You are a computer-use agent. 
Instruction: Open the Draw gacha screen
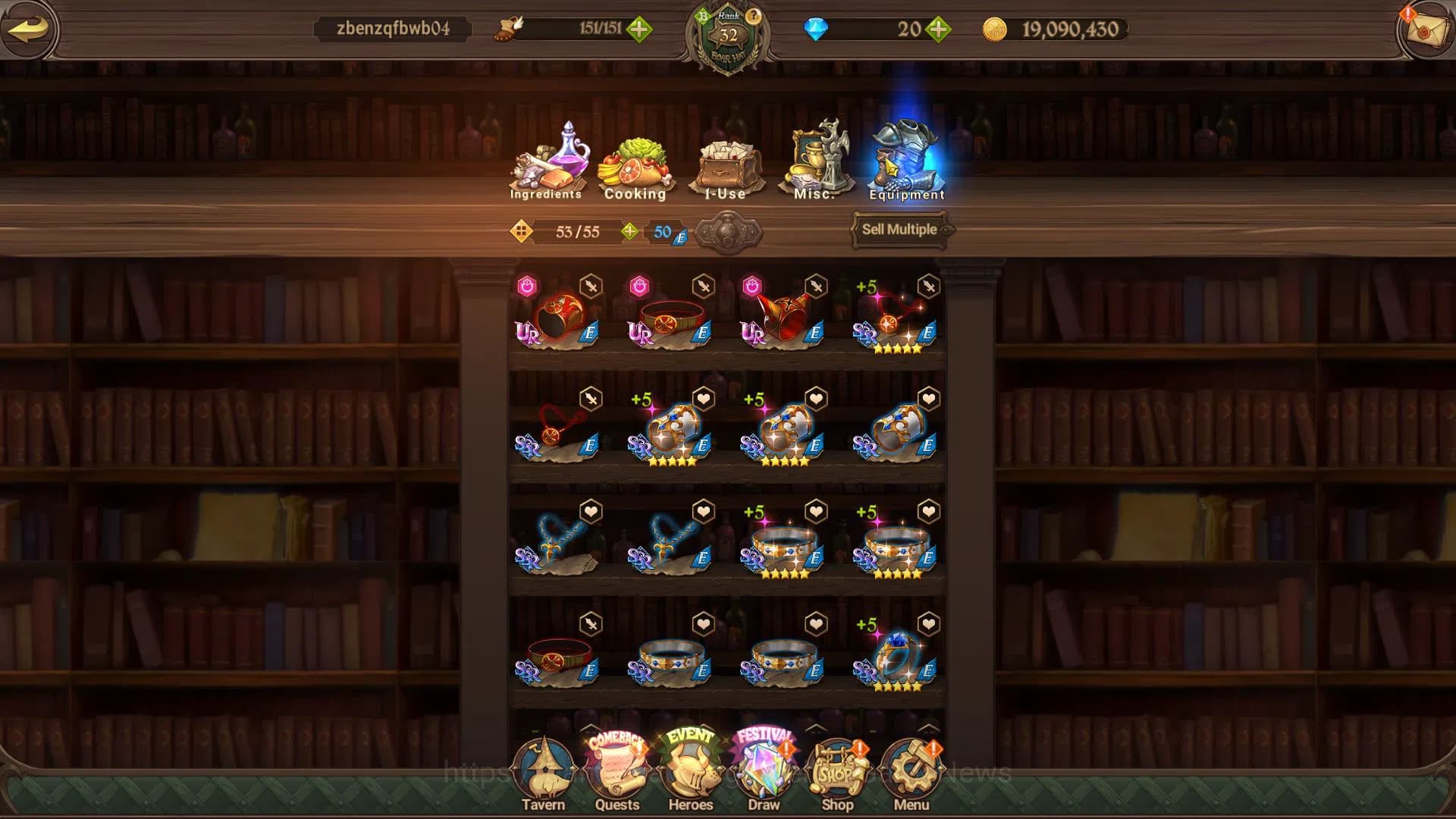pyautogui.click(x=764, y=773)
